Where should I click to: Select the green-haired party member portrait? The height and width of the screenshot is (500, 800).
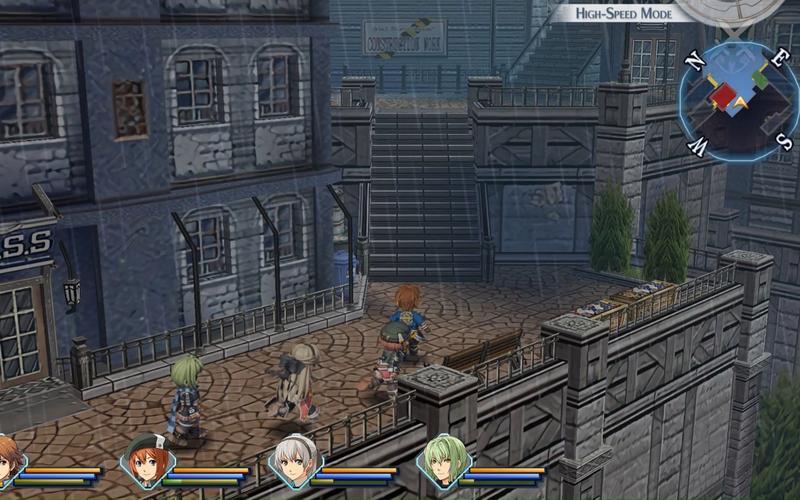click(444, 461)
